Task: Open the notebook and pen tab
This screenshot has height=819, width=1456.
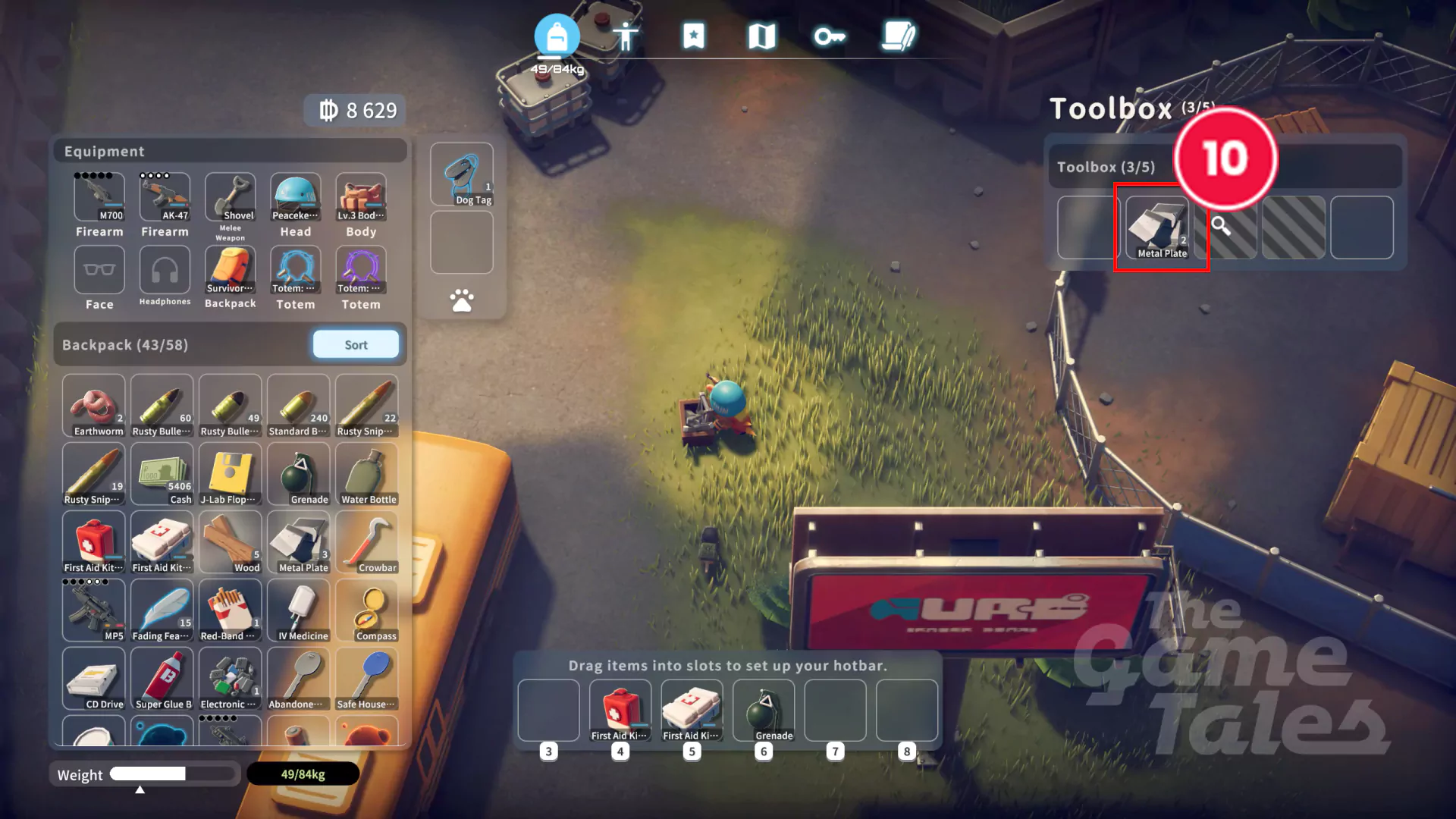Action: click(x=899, y=36)
